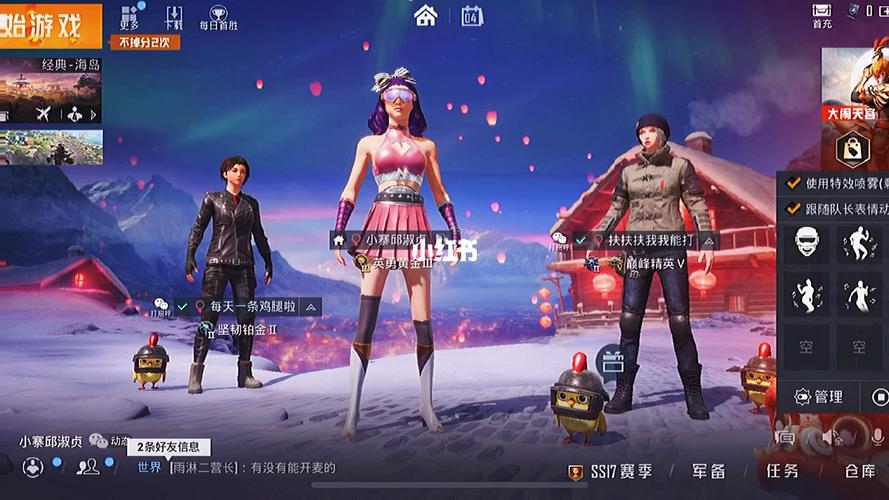The width and height of the screenshot is (889, 500).
Task: Go to the home lobby icon
Action: pyautogui.click(x=426, y=15)
